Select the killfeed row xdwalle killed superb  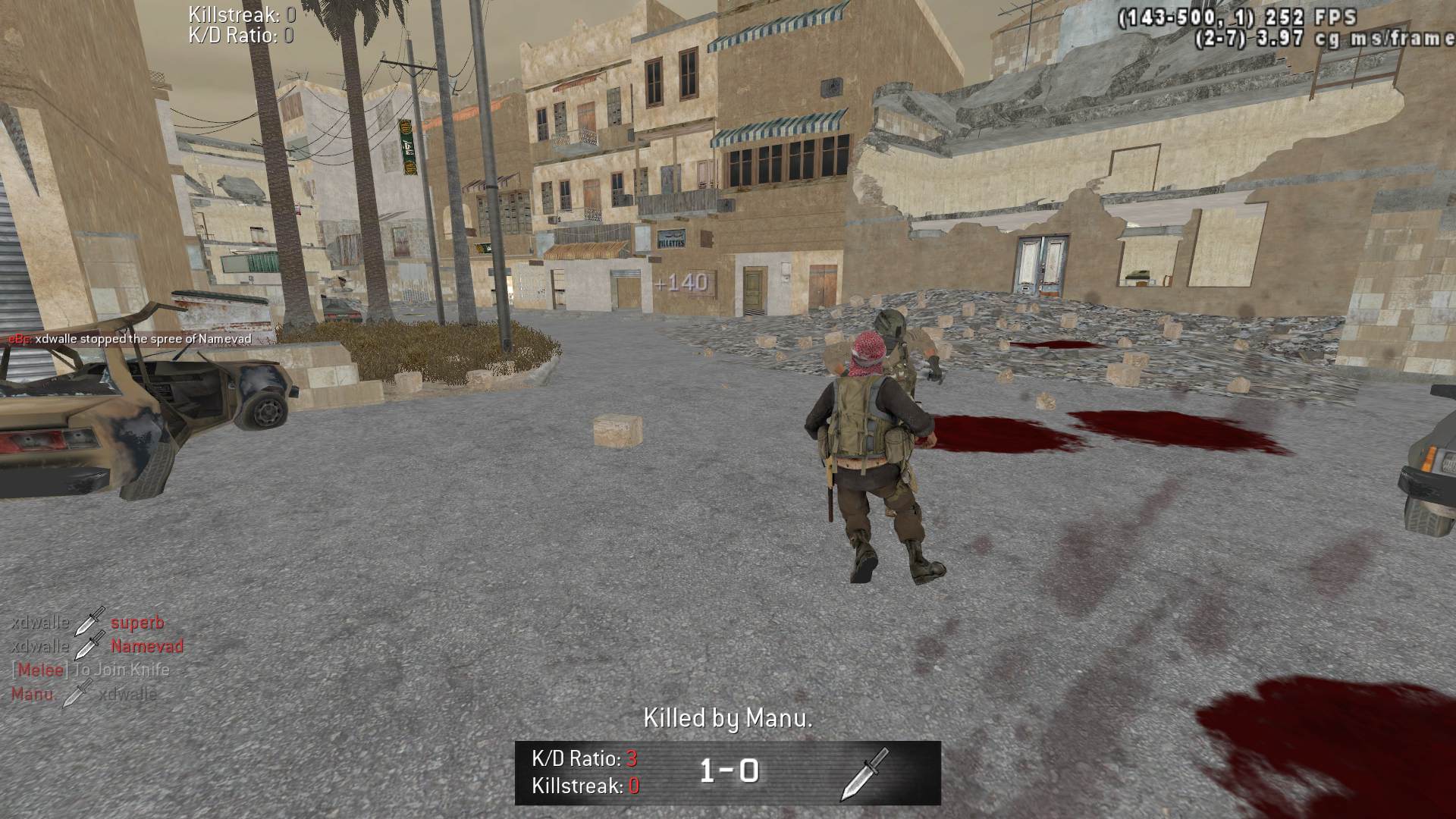point(88,623)
